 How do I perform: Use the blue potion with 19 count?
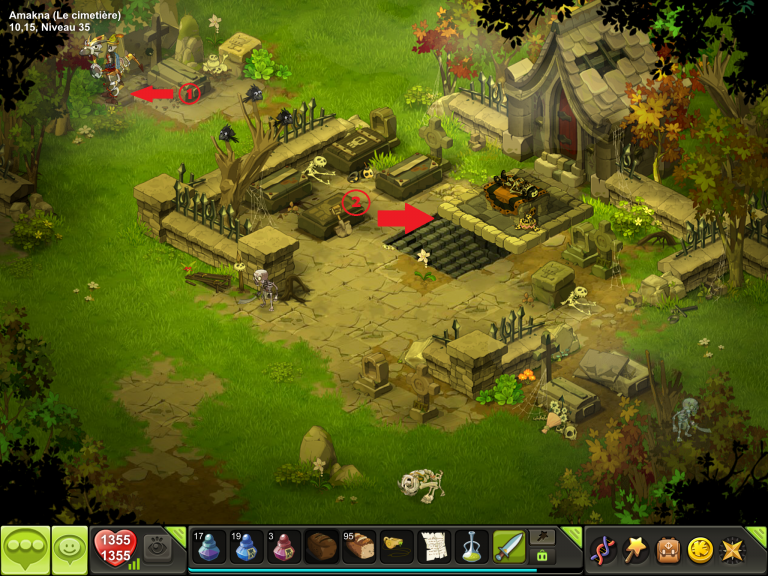[x=246, y=547]
